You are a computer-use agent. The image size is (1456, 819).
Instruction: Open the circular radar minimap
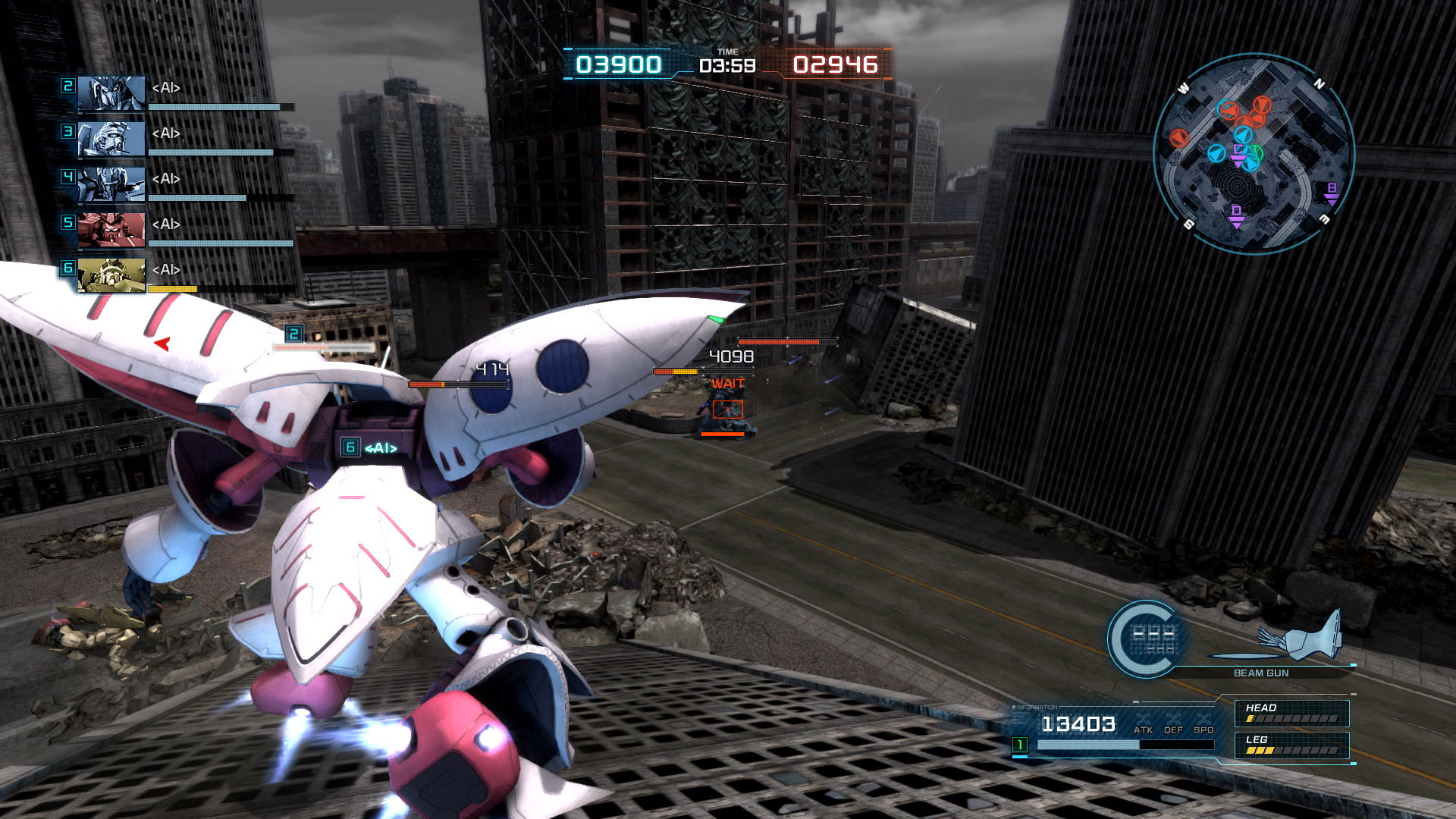1254,154
